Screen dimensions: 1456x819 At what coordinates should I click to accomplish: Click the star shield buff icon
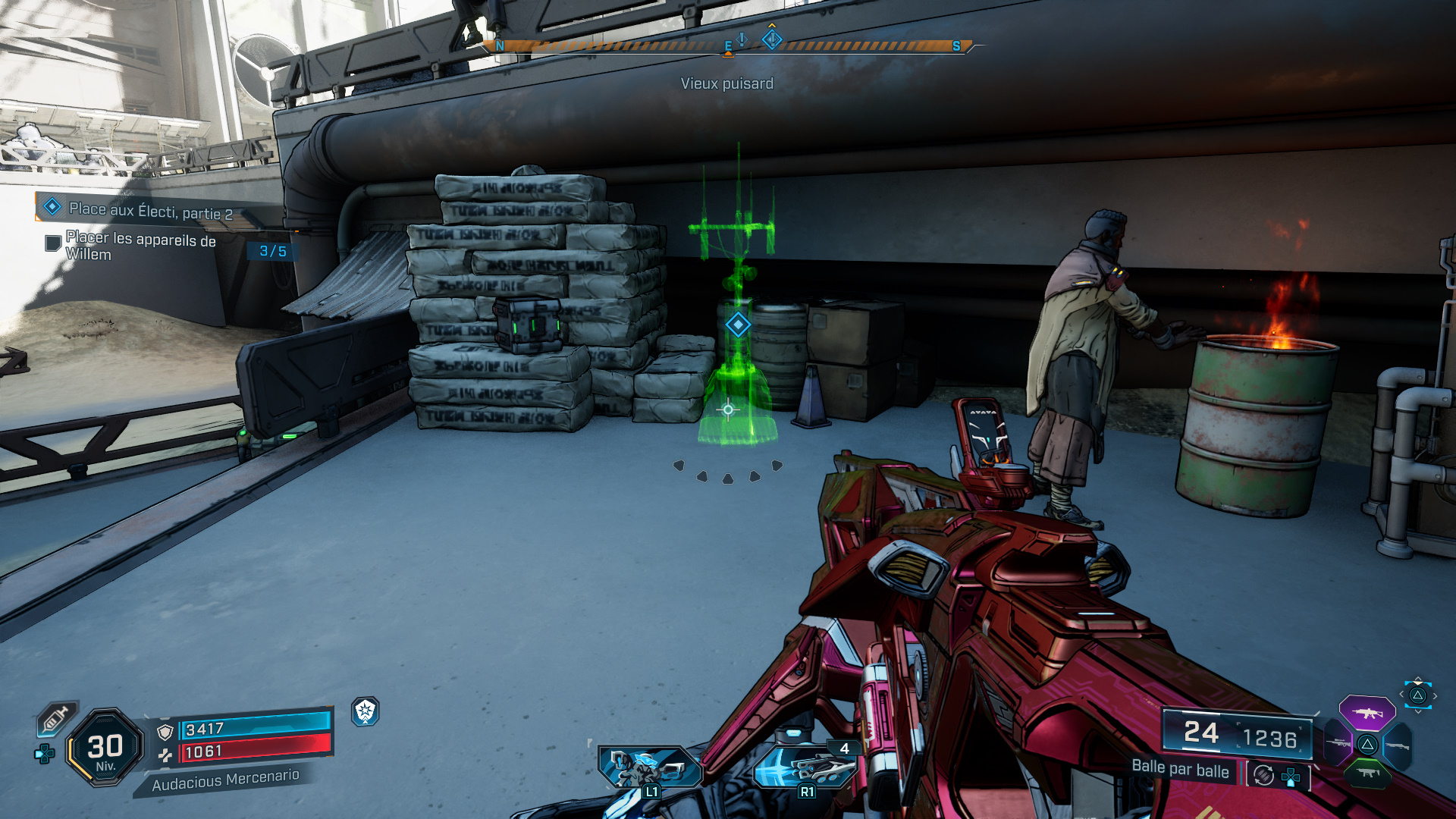pos(366,711)
